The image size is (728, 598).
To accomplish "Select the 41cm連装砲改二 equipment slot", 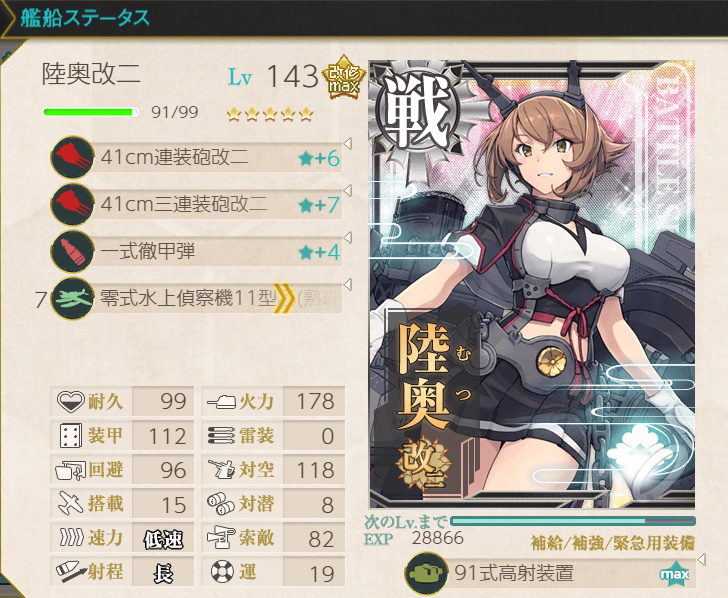I will point(198,157).
